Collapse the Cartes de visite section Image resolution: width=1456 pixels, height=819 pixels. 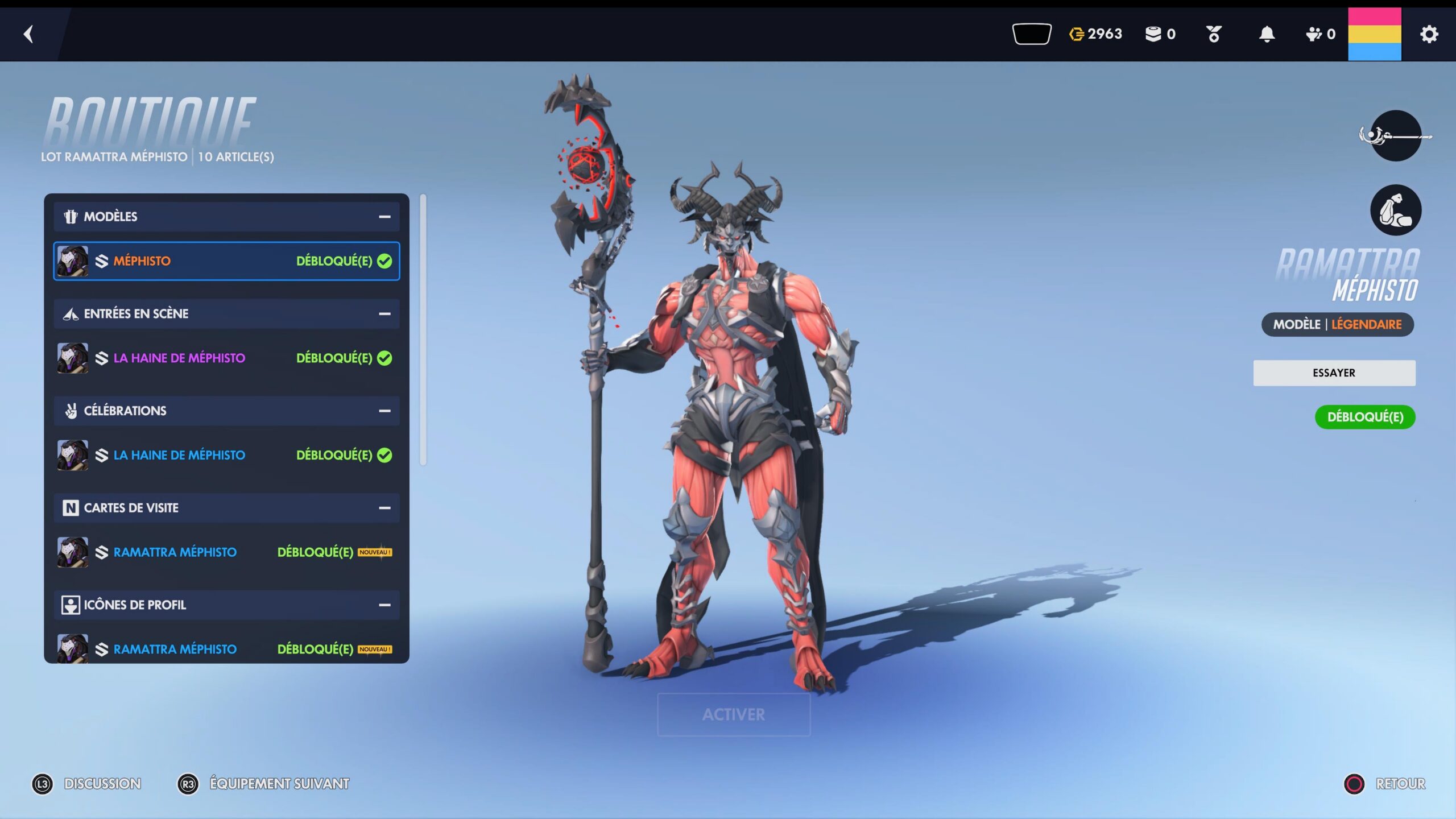click(384, 508)
